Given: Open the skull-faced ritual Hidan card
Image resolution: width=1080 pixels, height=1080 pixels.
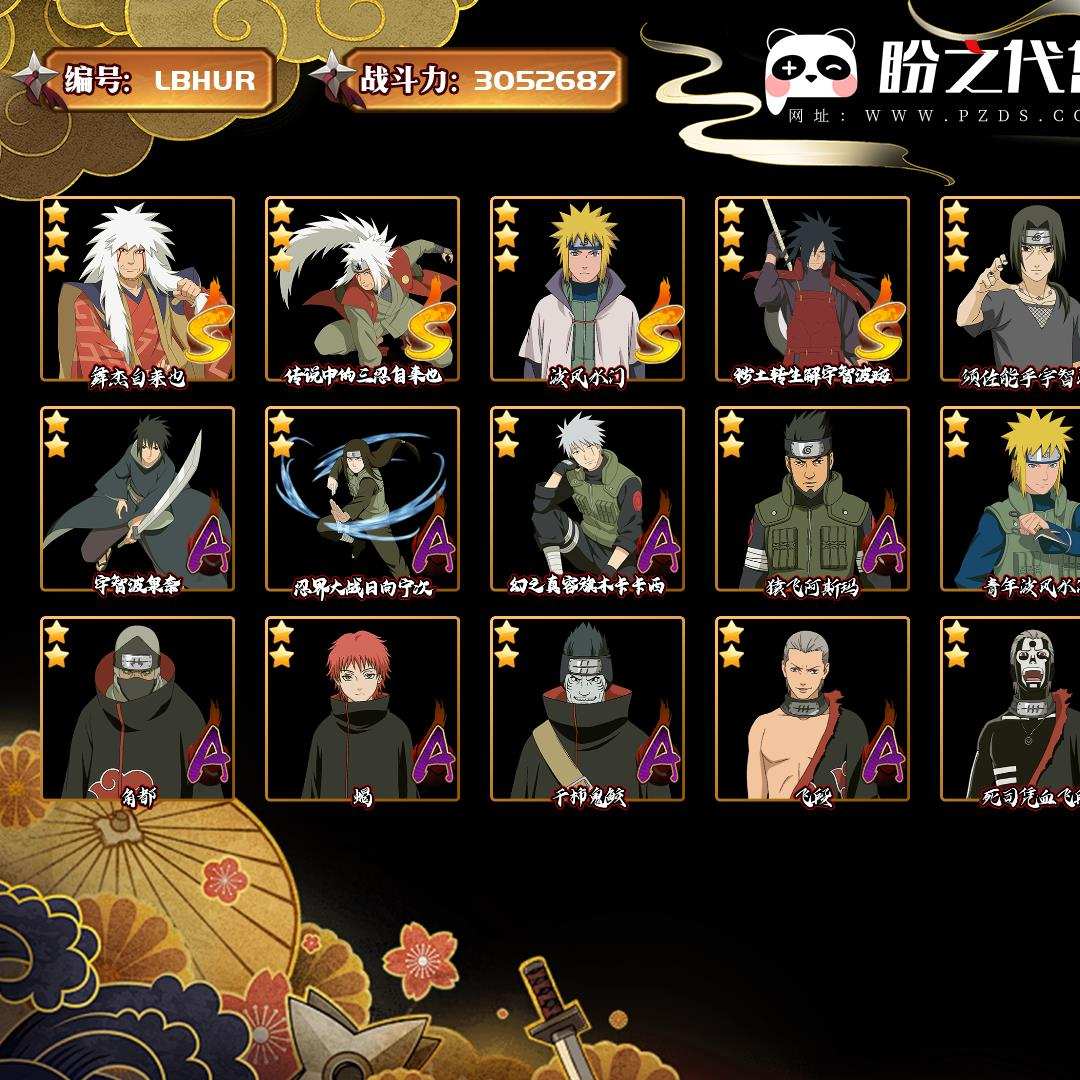Looking at the screenshot, I should click(x=1012, y=709).
